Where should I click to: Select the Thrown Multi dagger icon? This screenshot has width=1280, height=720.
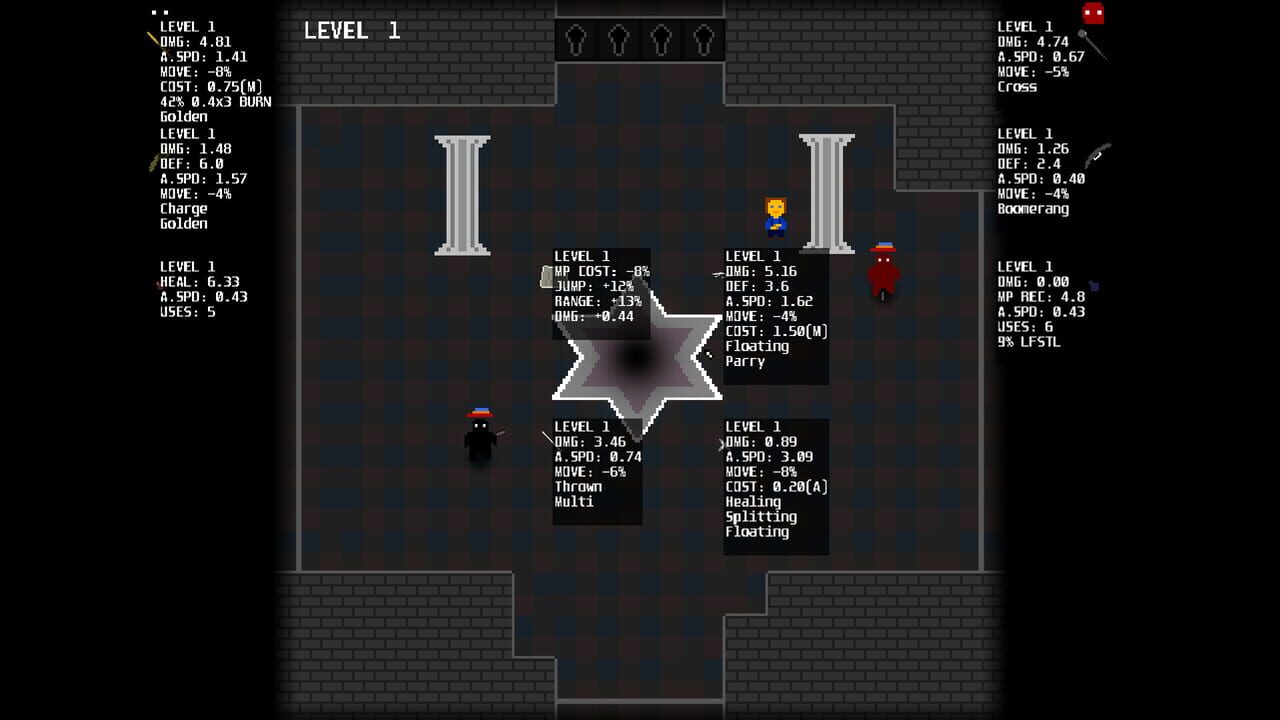tap(546, 437)
